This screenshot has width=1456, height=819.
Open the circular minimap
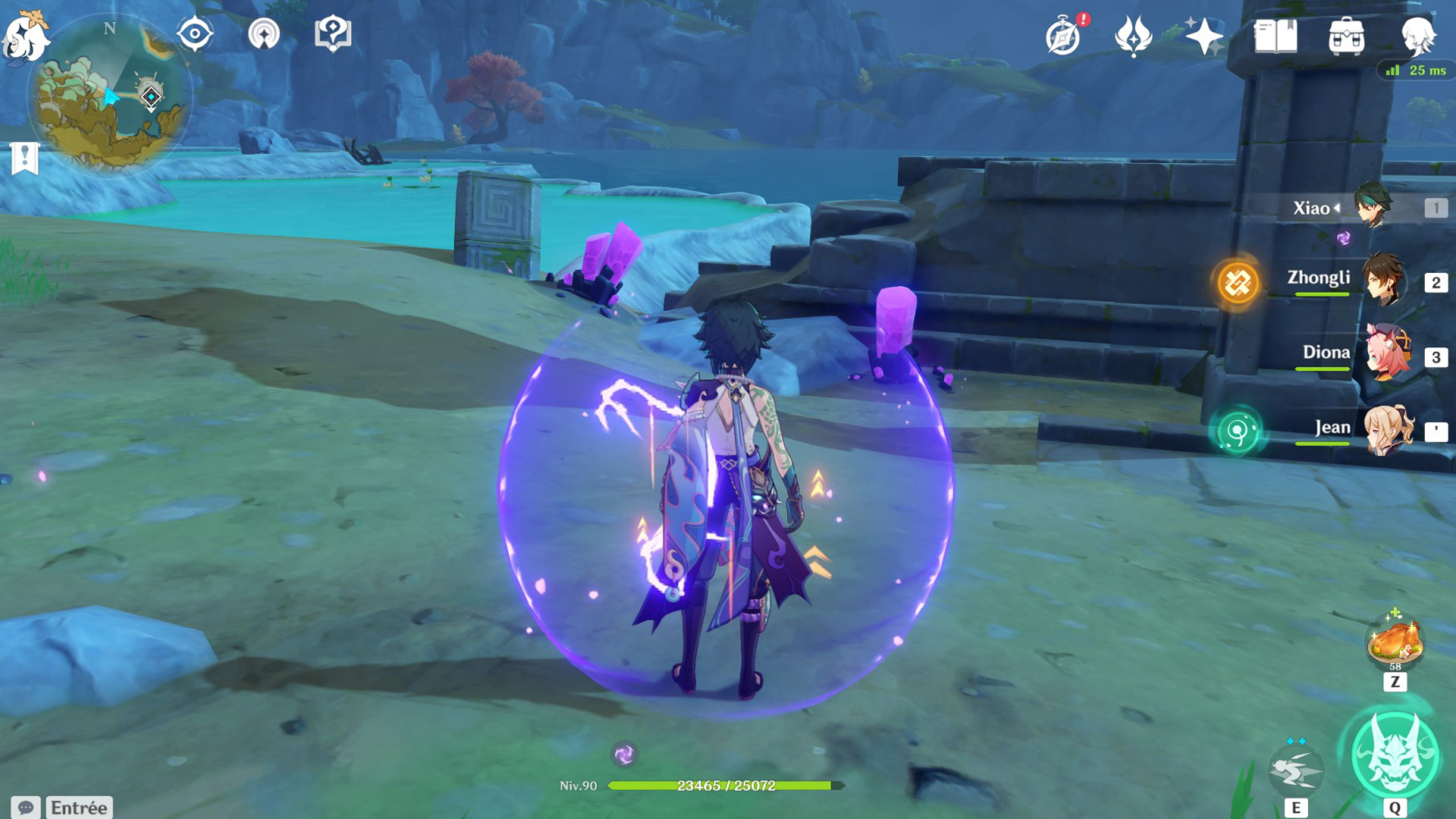110,96
